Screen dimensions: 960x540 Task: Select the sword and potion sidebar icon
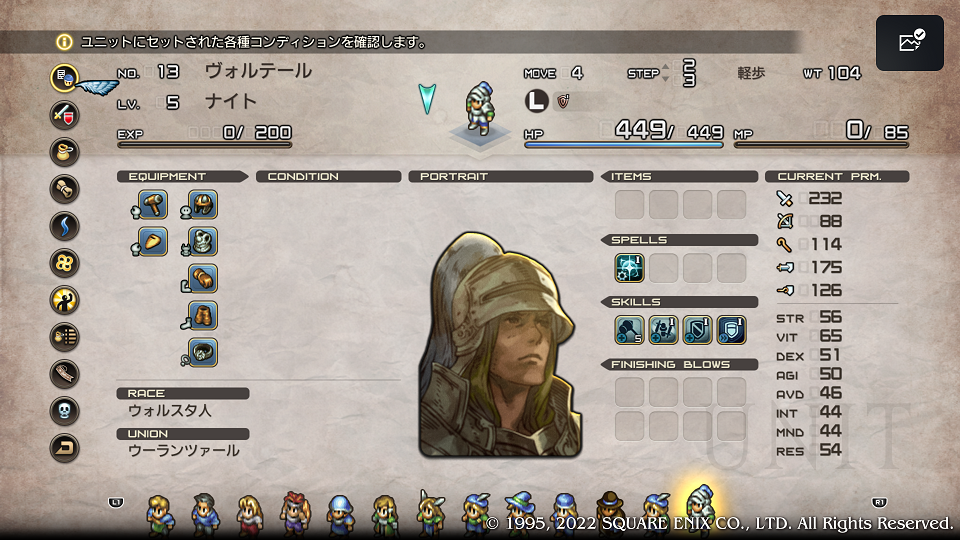[x=65, y=113]
